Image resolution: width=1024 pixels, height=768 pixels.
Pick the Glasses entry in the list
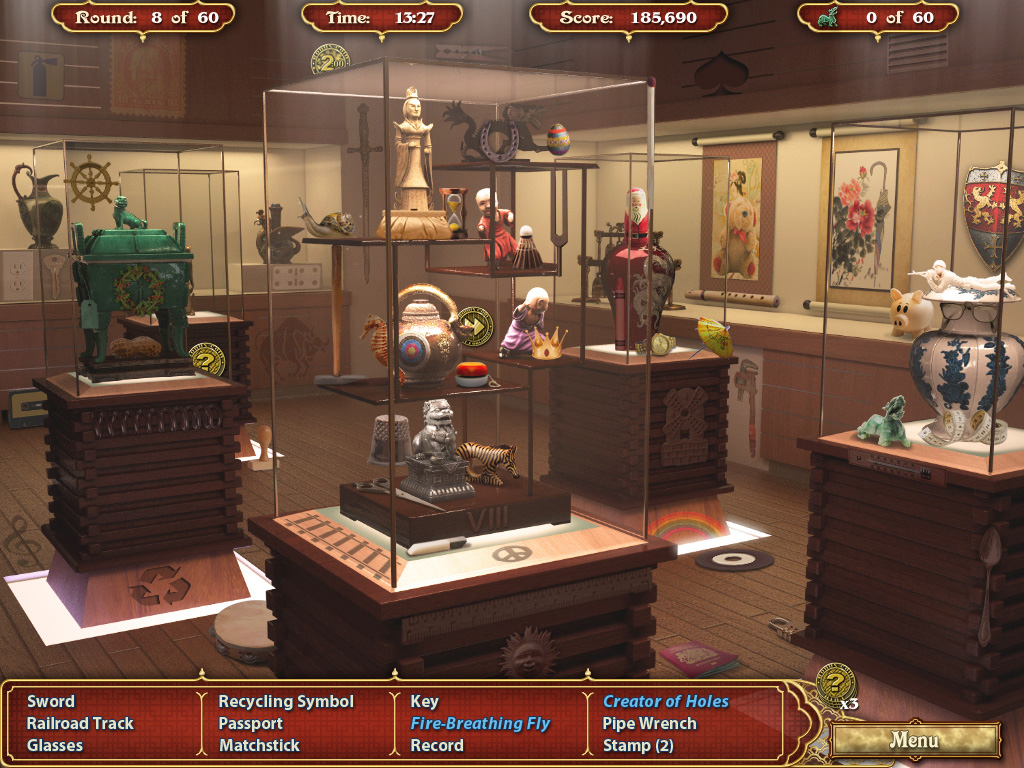pyautogui.click(x=55, y=745)
